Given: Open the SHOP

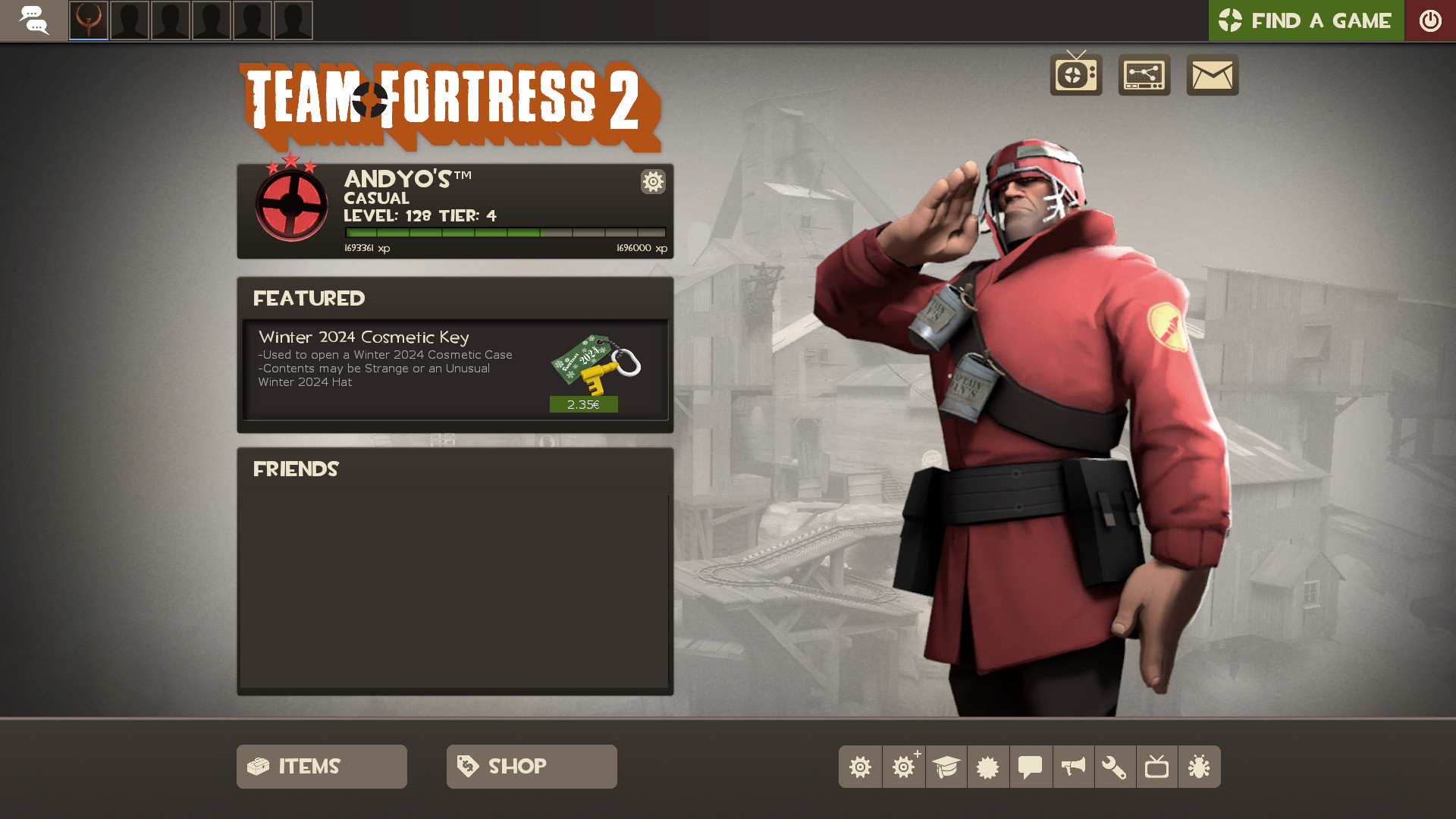Looking at the screenshot, I should click(531, 767).
